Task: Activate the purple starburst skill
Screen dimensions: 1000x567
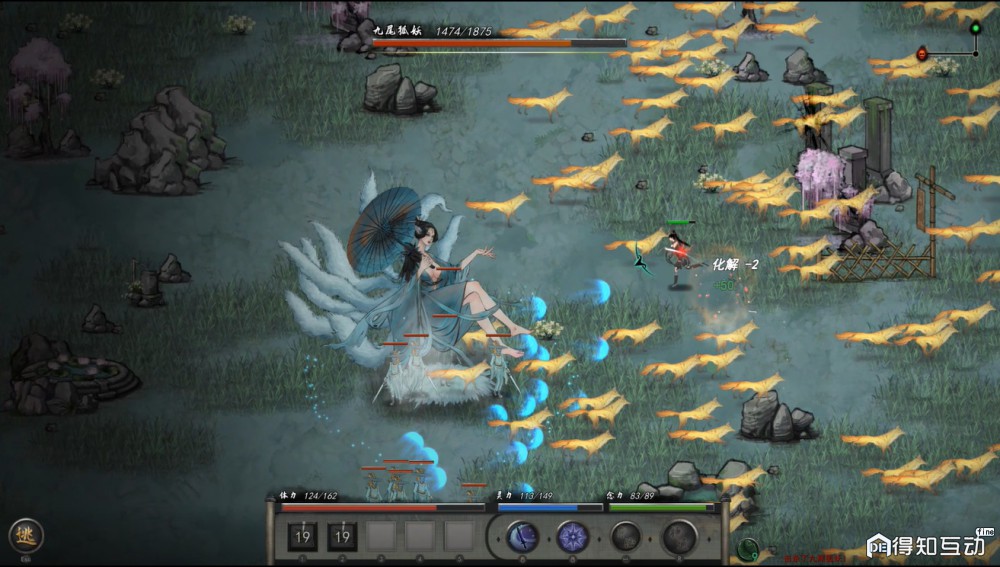Action: pyautogui.click(x=573, y=537)
